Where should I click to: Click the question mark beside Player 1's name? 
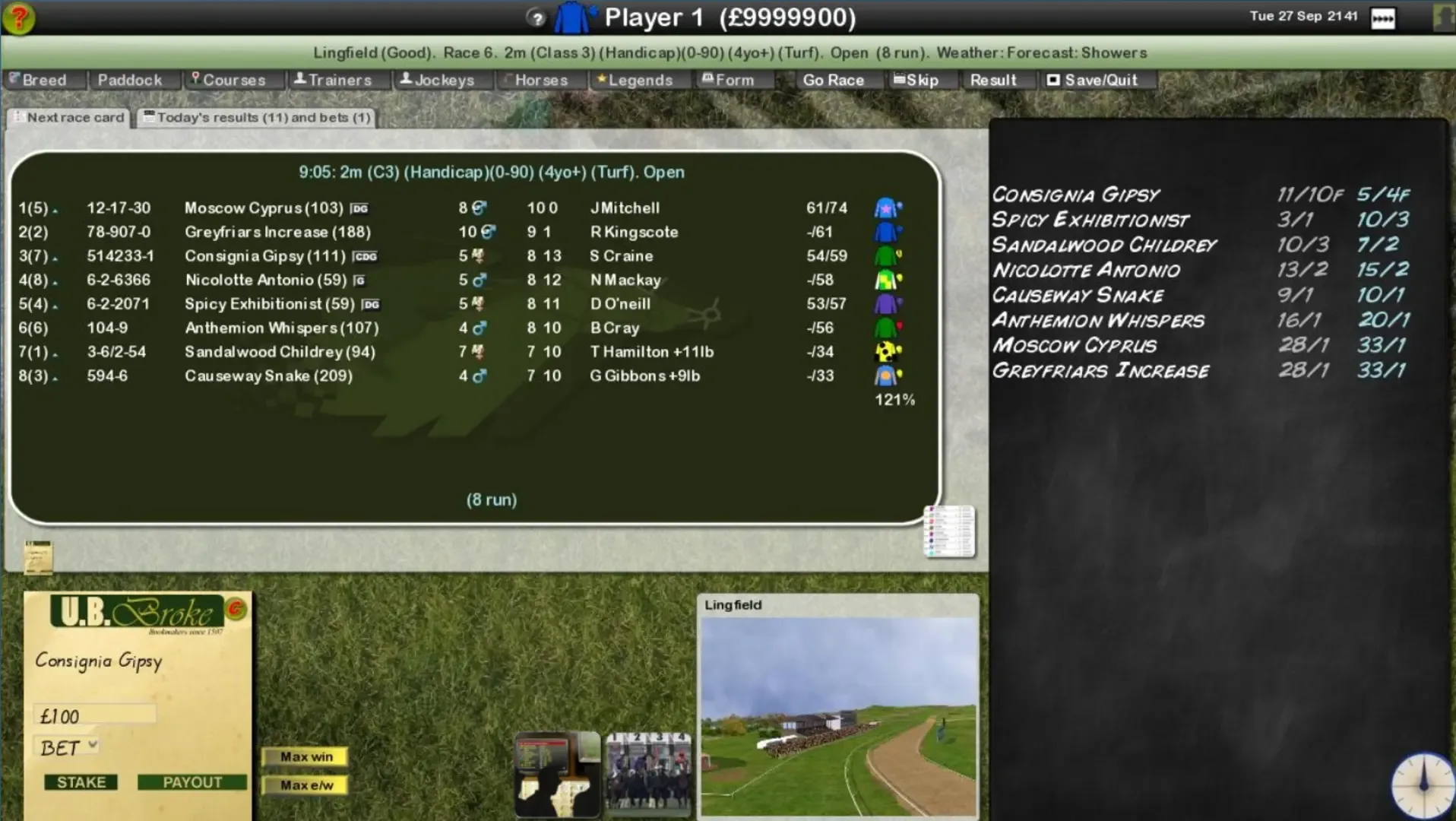click(537, 18)
